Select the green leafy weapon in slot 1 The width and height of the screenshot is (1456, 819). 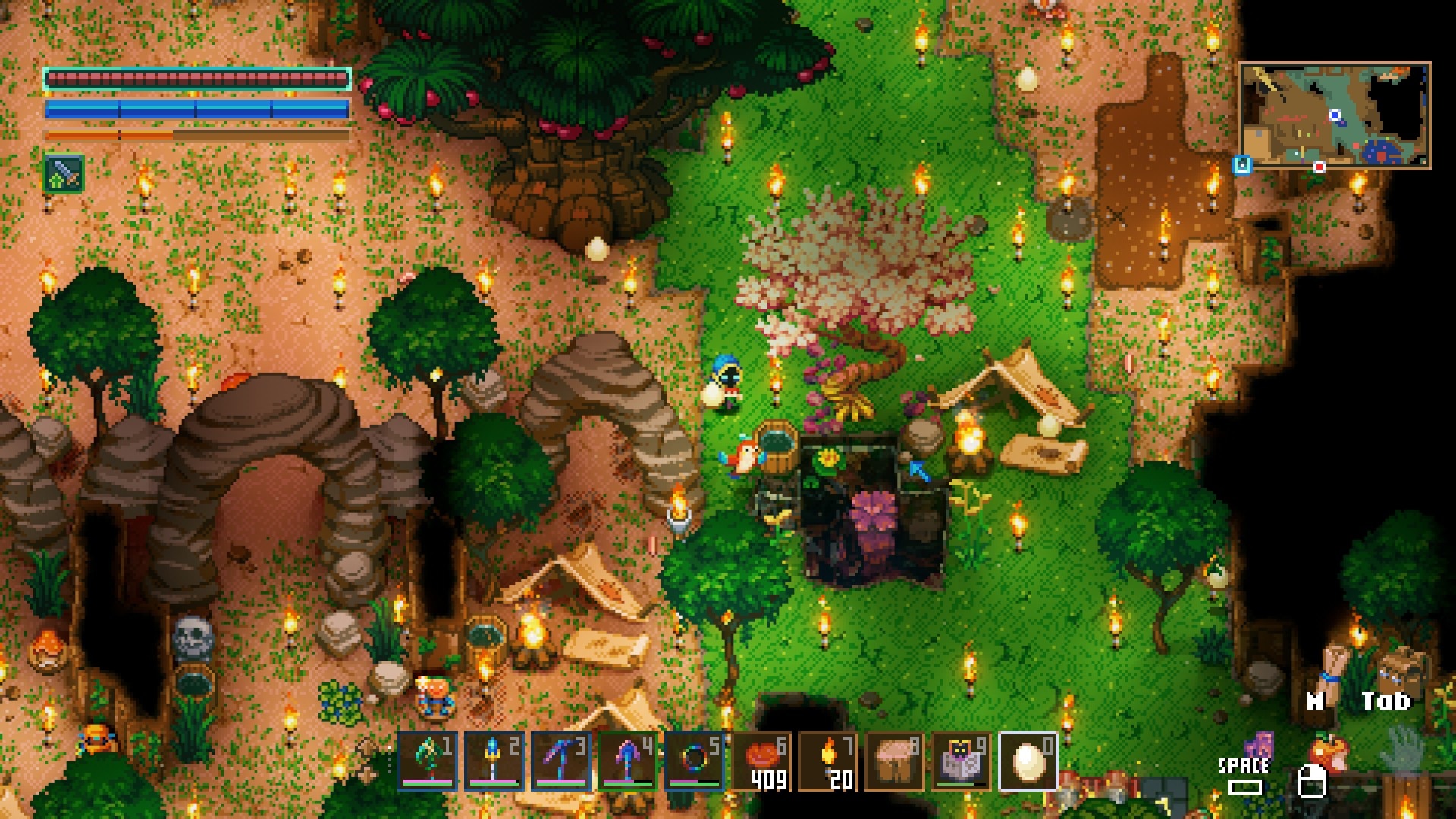[x=428, y=761]
